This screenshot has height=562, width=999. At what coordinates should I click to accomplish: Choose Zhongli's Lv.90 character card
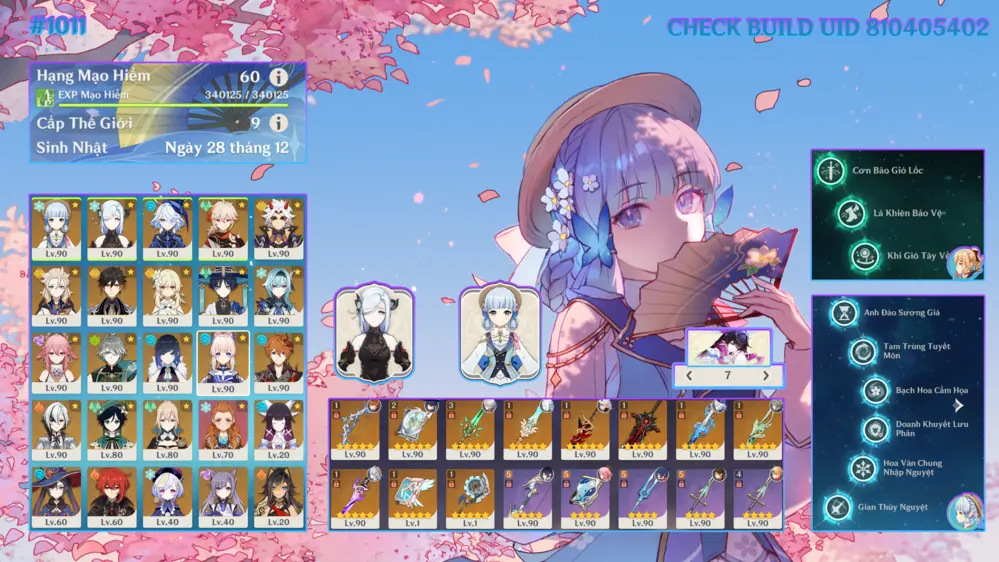point(112,294)
